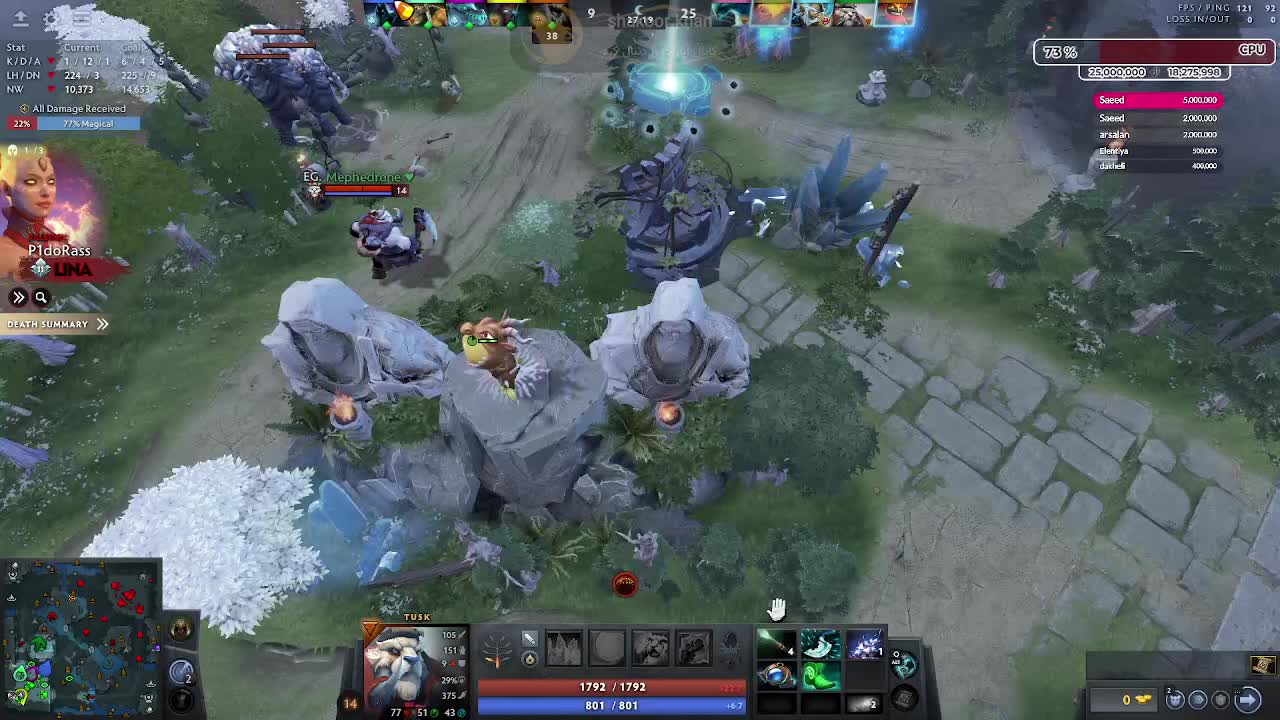Screen dimensions: 1280x720
Task: Open the settings gear icon
Action: pyautogui.click(x=52, y=18)
